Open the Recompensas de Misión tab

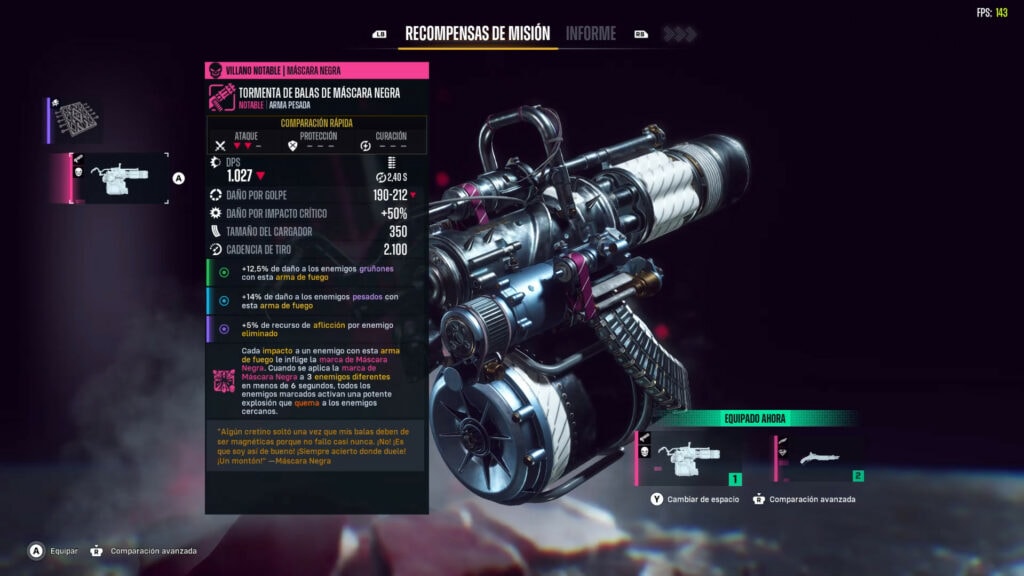(477, 33)
